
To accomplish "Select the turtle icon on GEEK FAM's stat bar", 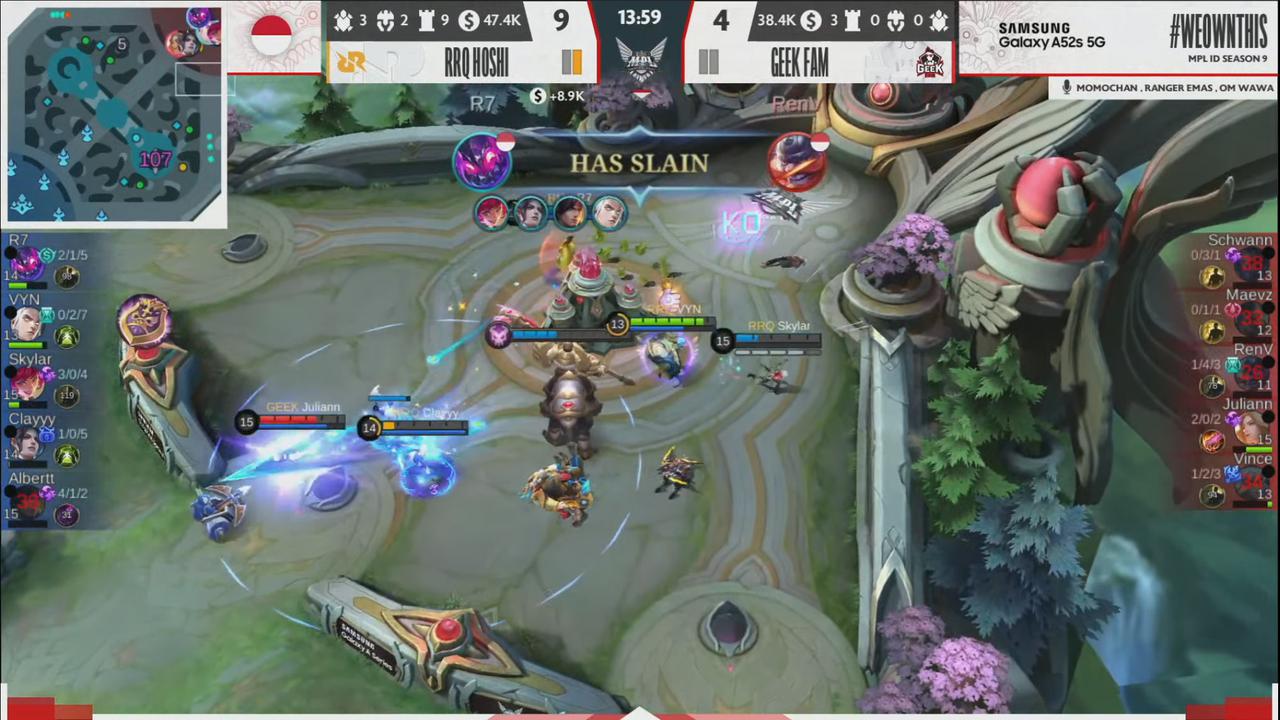I will (x=937, y=21).
